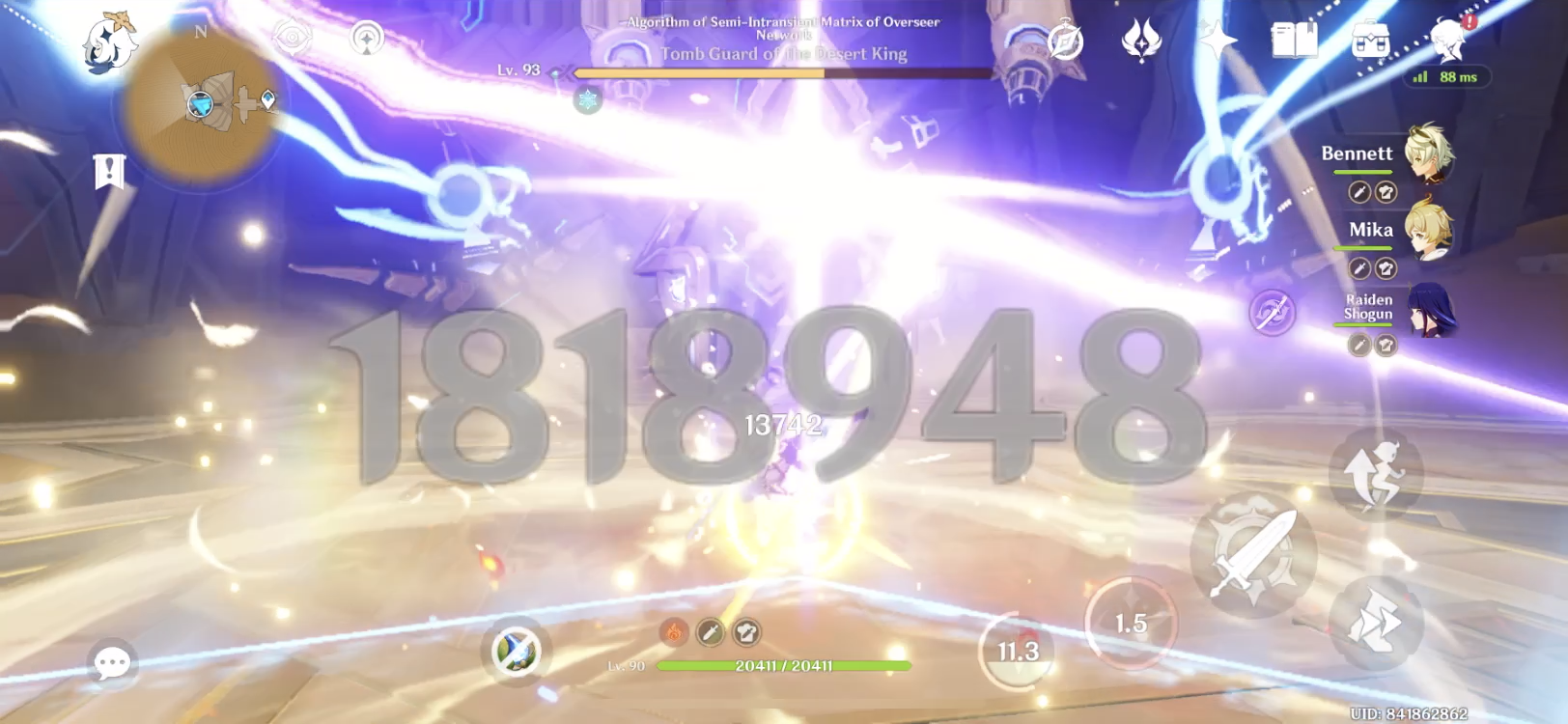The width and height of the screenshot is (1568, 724).
Task: Open the character profile with notification badge
Action: pyautogui.click(x=1448, y=39)
